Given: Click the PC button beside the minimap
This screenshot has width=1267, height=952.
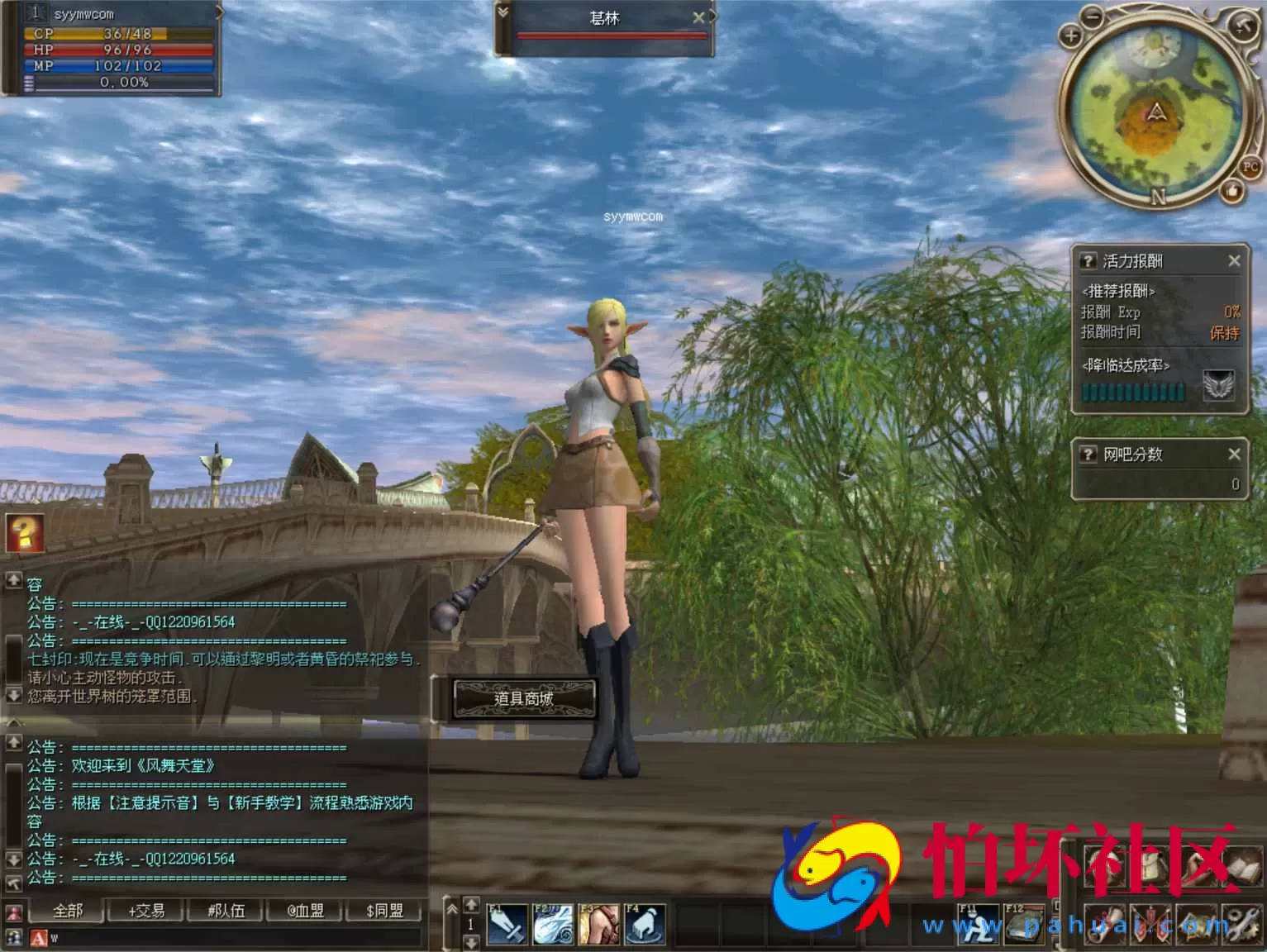Looking at the screenshot, I should click(x=1250, y=167).
